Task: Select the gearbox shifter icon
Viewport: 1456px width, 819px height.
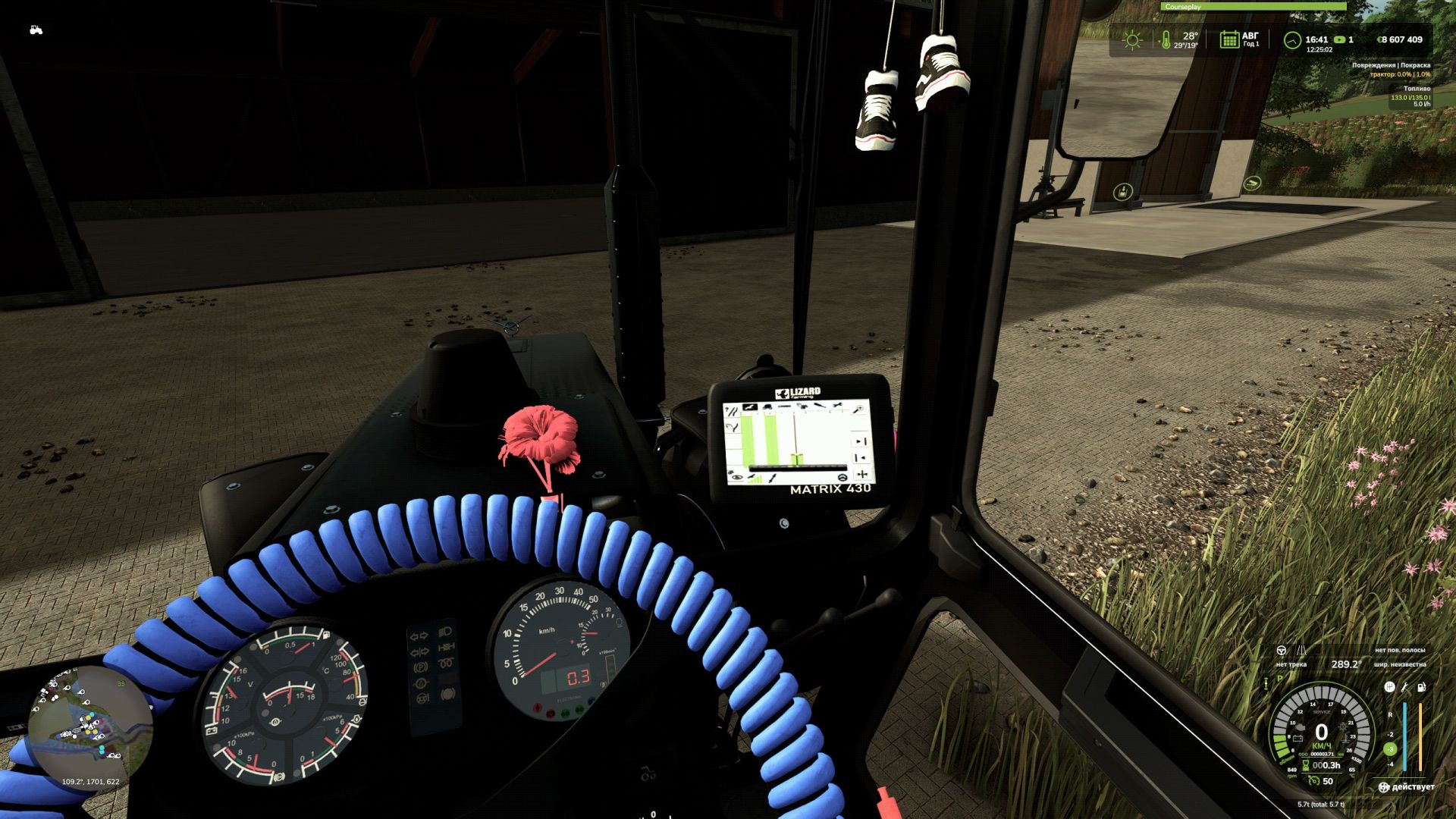Action: coord(1389,687)
